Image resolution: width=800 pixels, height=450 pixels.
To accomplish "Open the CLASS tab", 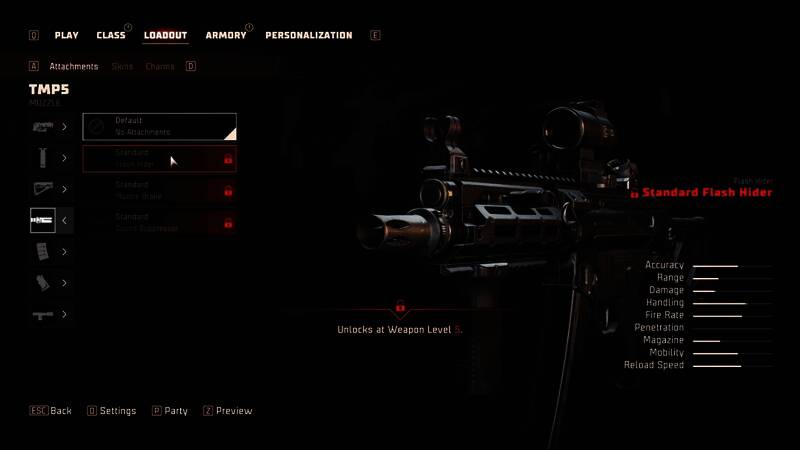I will click(111, 36).
